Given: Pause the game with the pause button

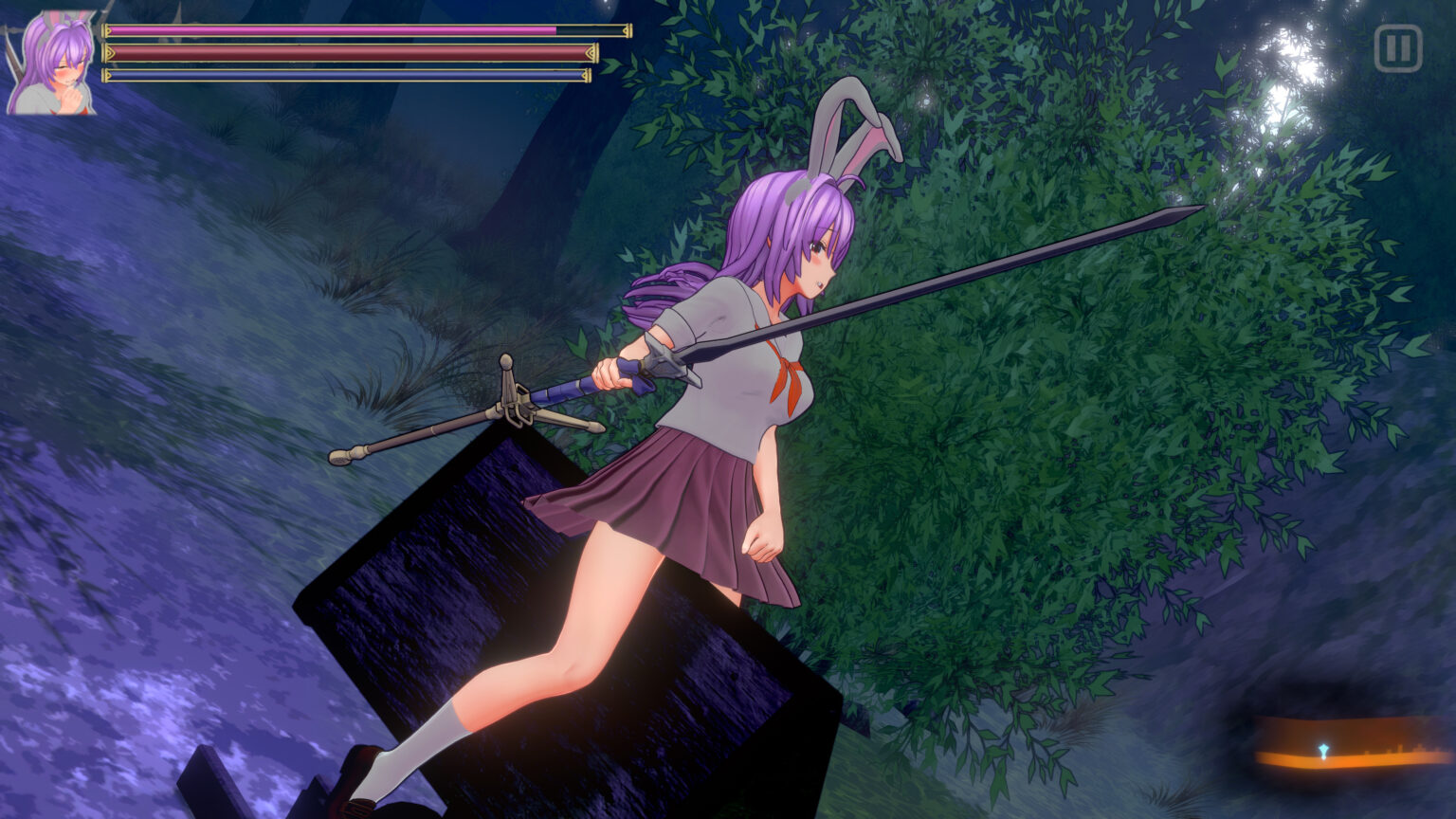Looking at the screenshot, I should [1397, 48].
